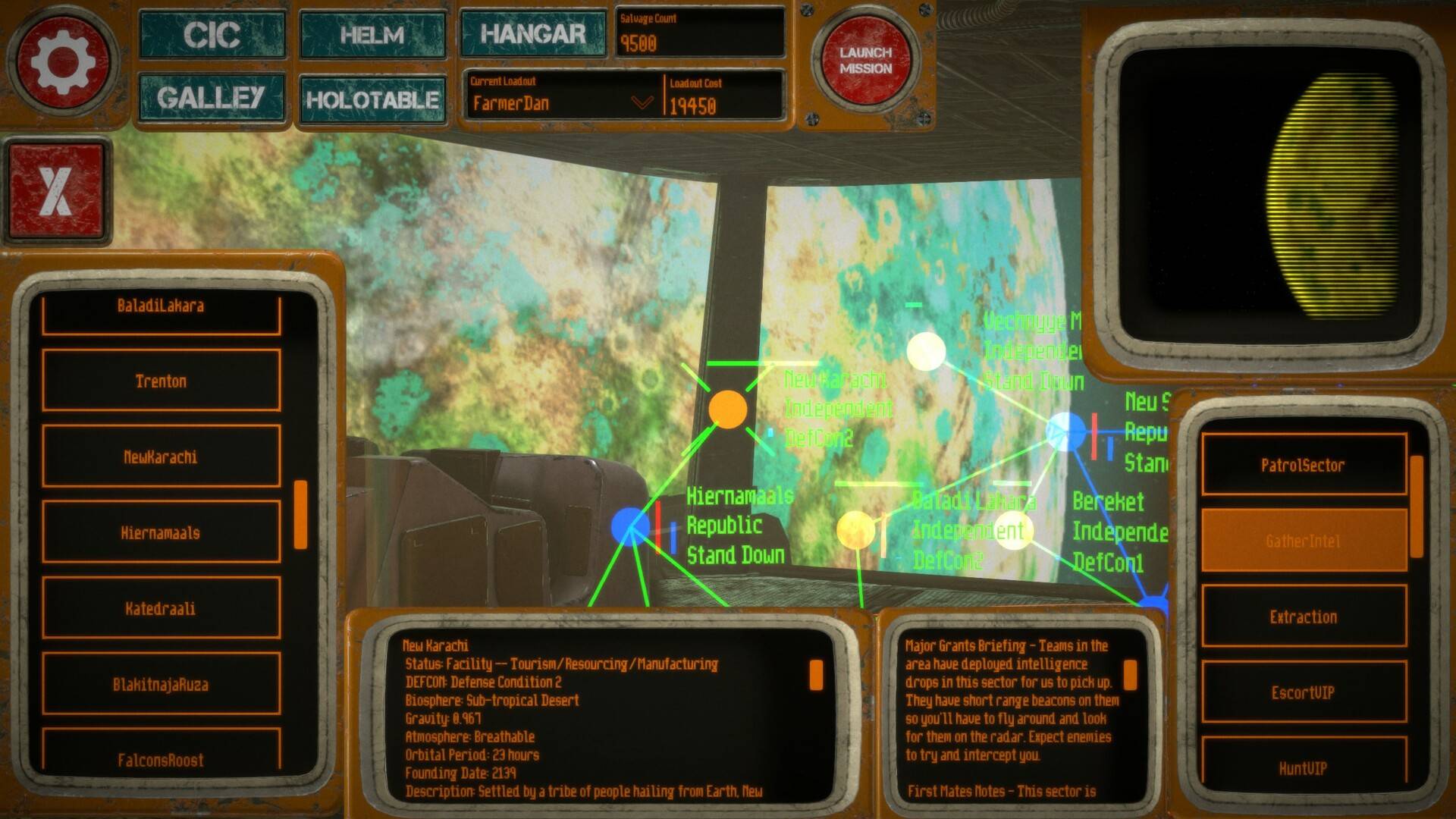Click the orange New Karachi map node
This screenshot has height=819, width=1456.
[727, 409]
